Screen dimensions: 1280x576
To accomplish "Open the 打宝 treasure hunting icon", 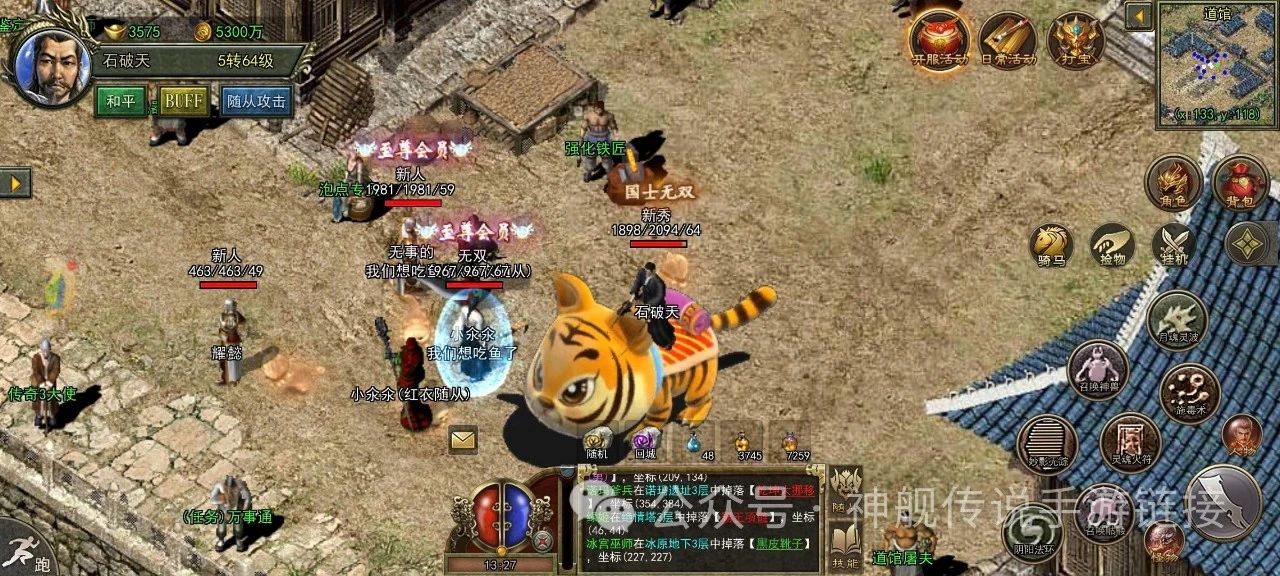I will coord(1075,40).
